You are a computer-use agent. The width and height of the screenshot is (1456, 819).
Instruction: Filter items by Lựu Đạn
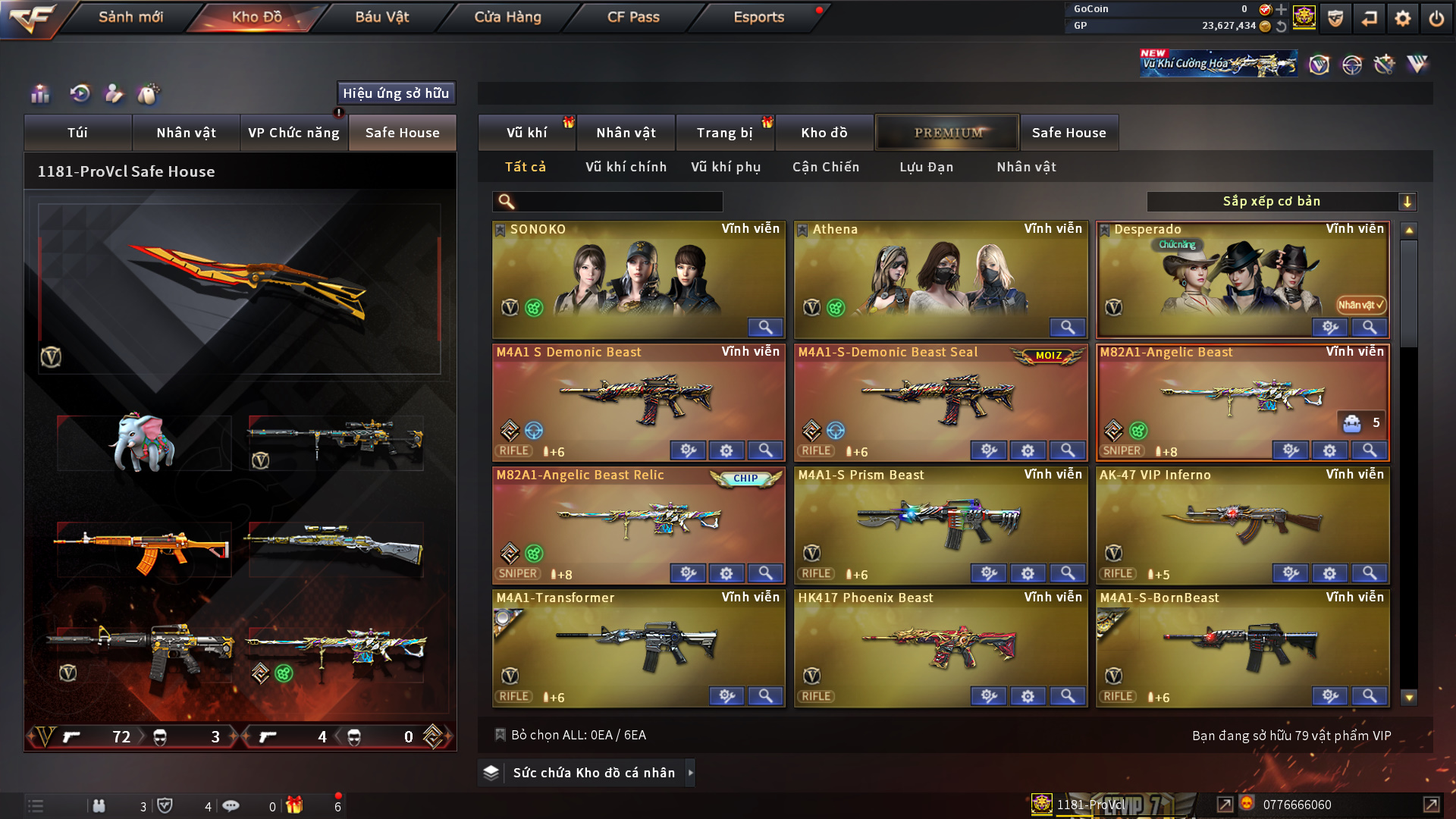point(926,167)
